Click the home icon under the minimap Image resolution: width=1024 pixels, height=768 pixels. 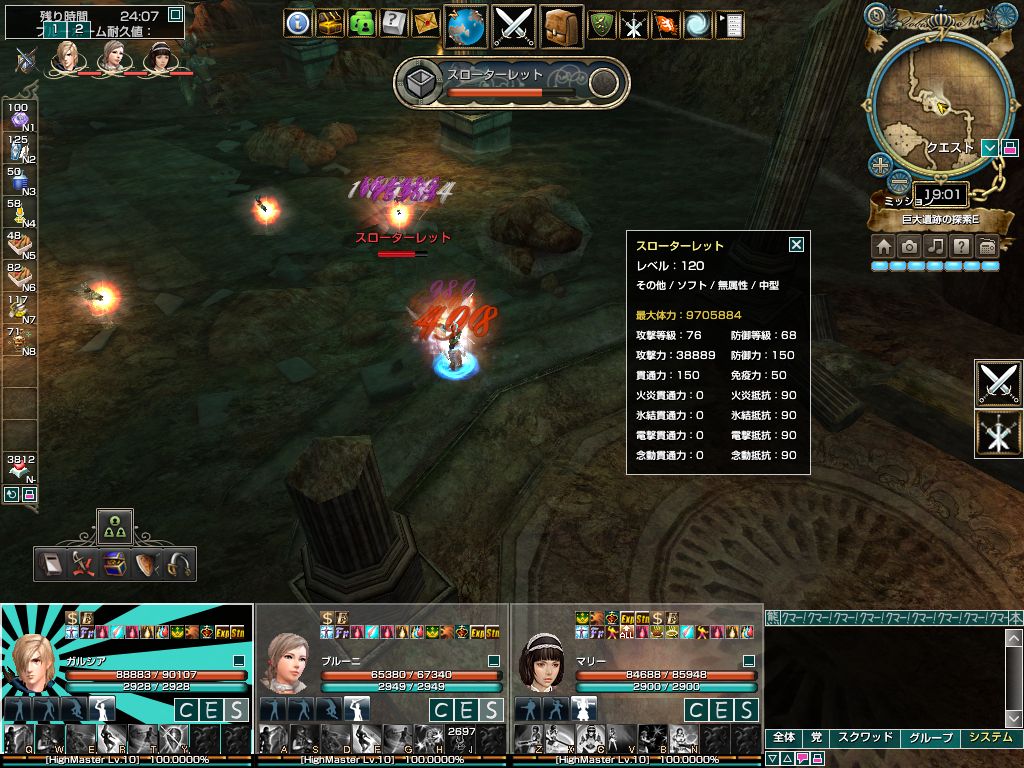tap(883, 246)
